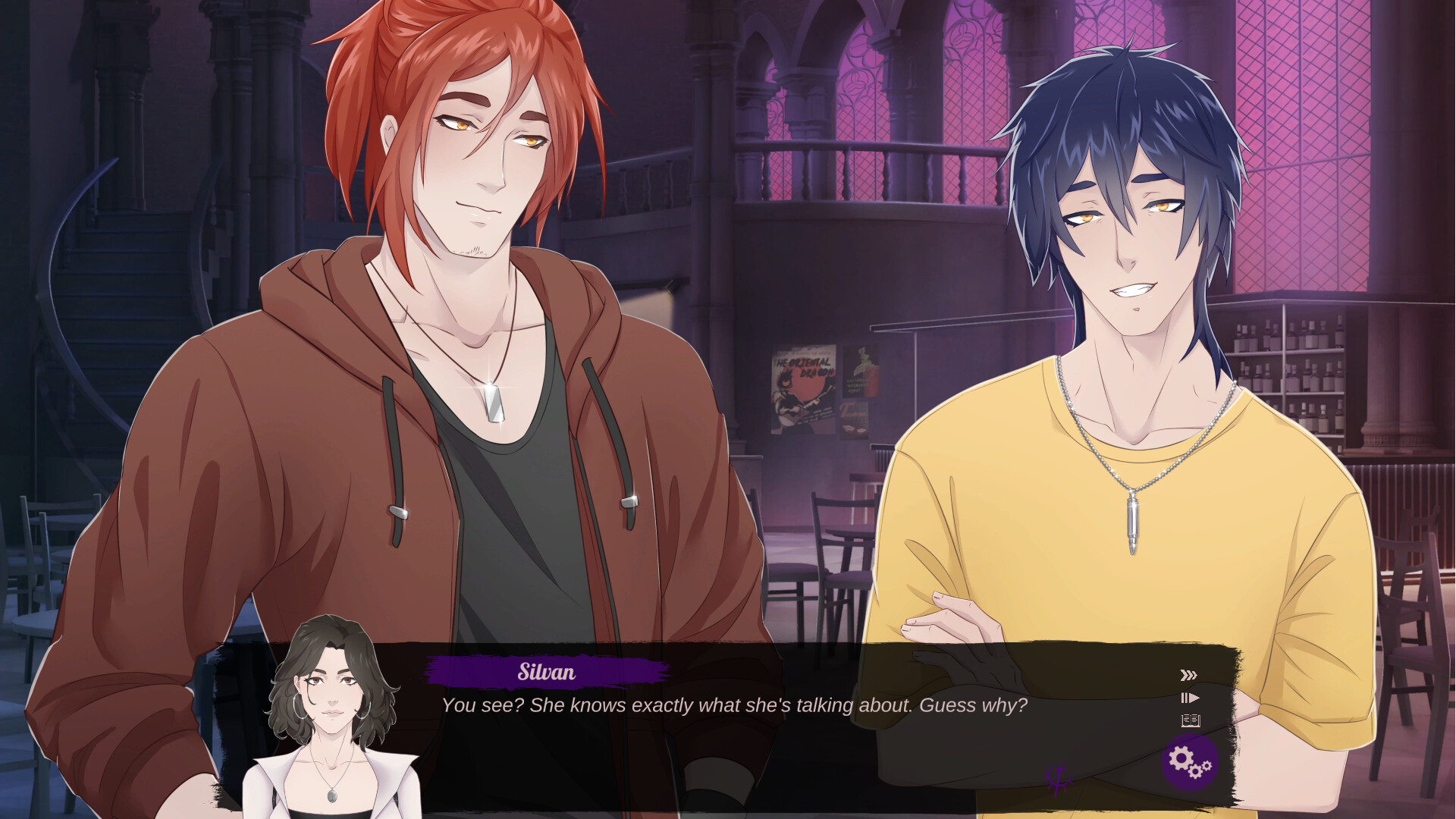Toggle auto-play mode with the play icon
Viewport: 1456px width, 819px height.
(x=1189, y=698)
